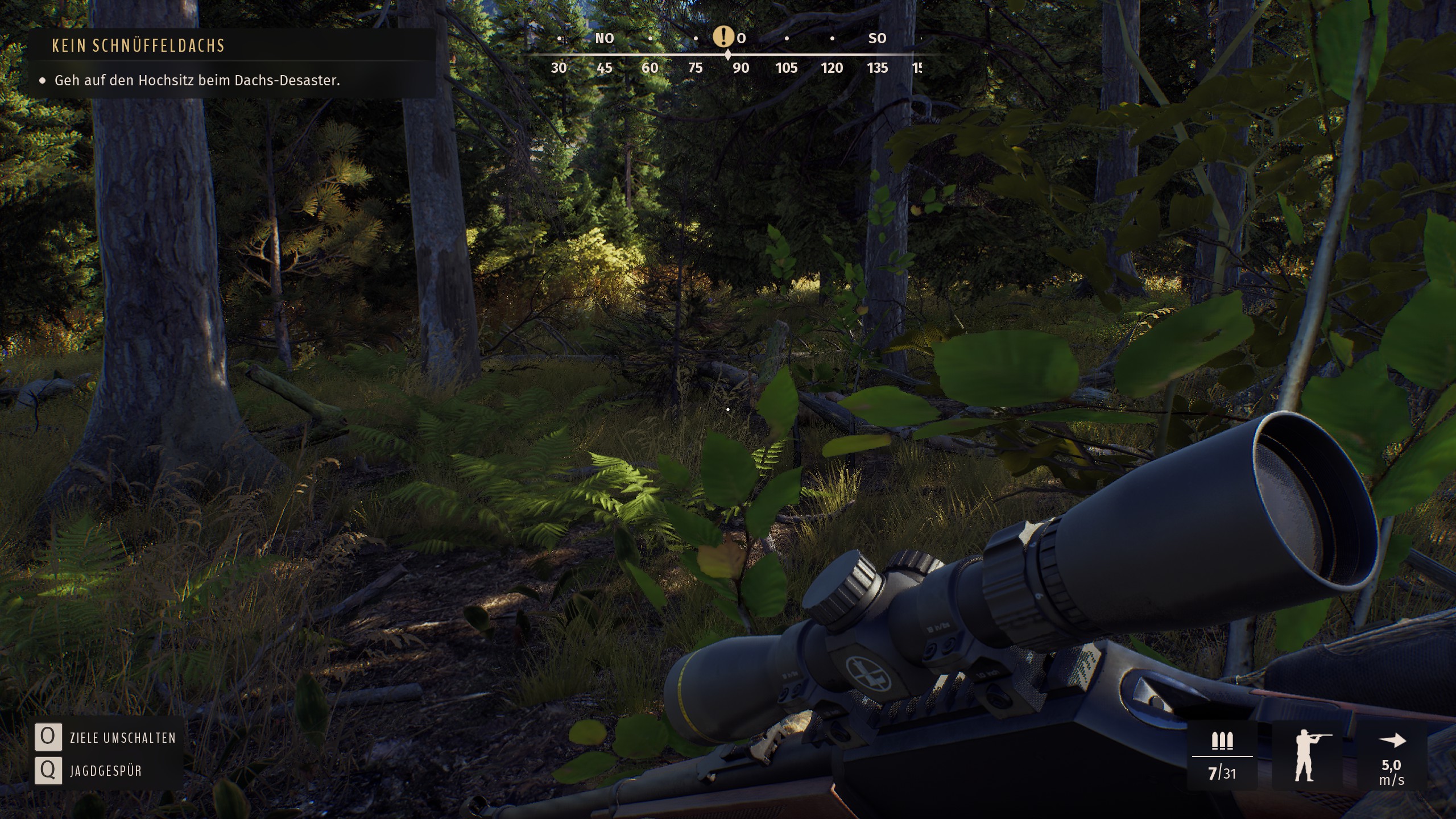Screen dimensions: 1456x819
Task: Select the Ziele umschalten option
Action: (x=122, y=738)
